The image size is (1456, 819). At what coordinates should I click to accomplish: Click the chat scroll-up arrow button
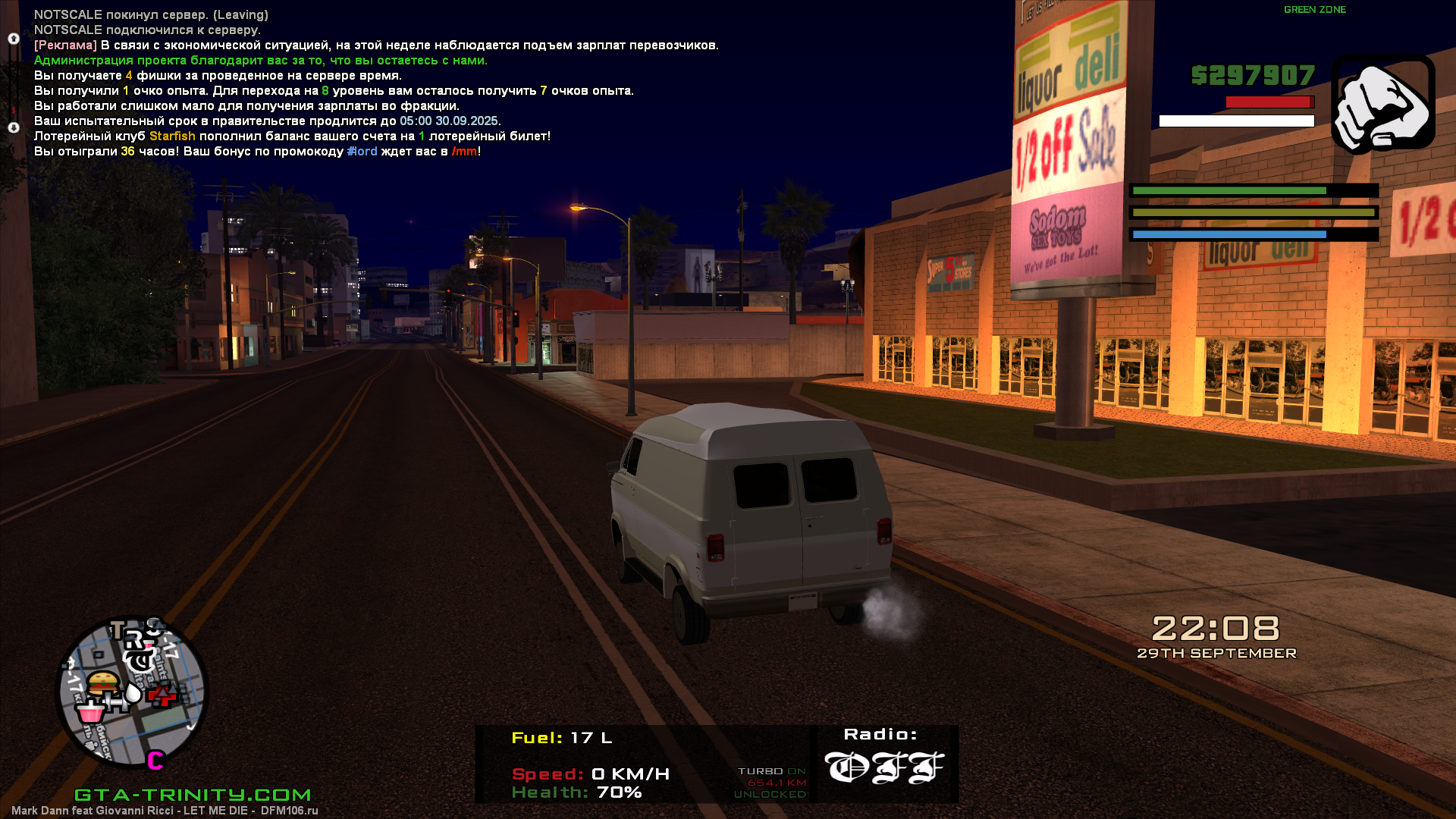[x=14, y=39]
